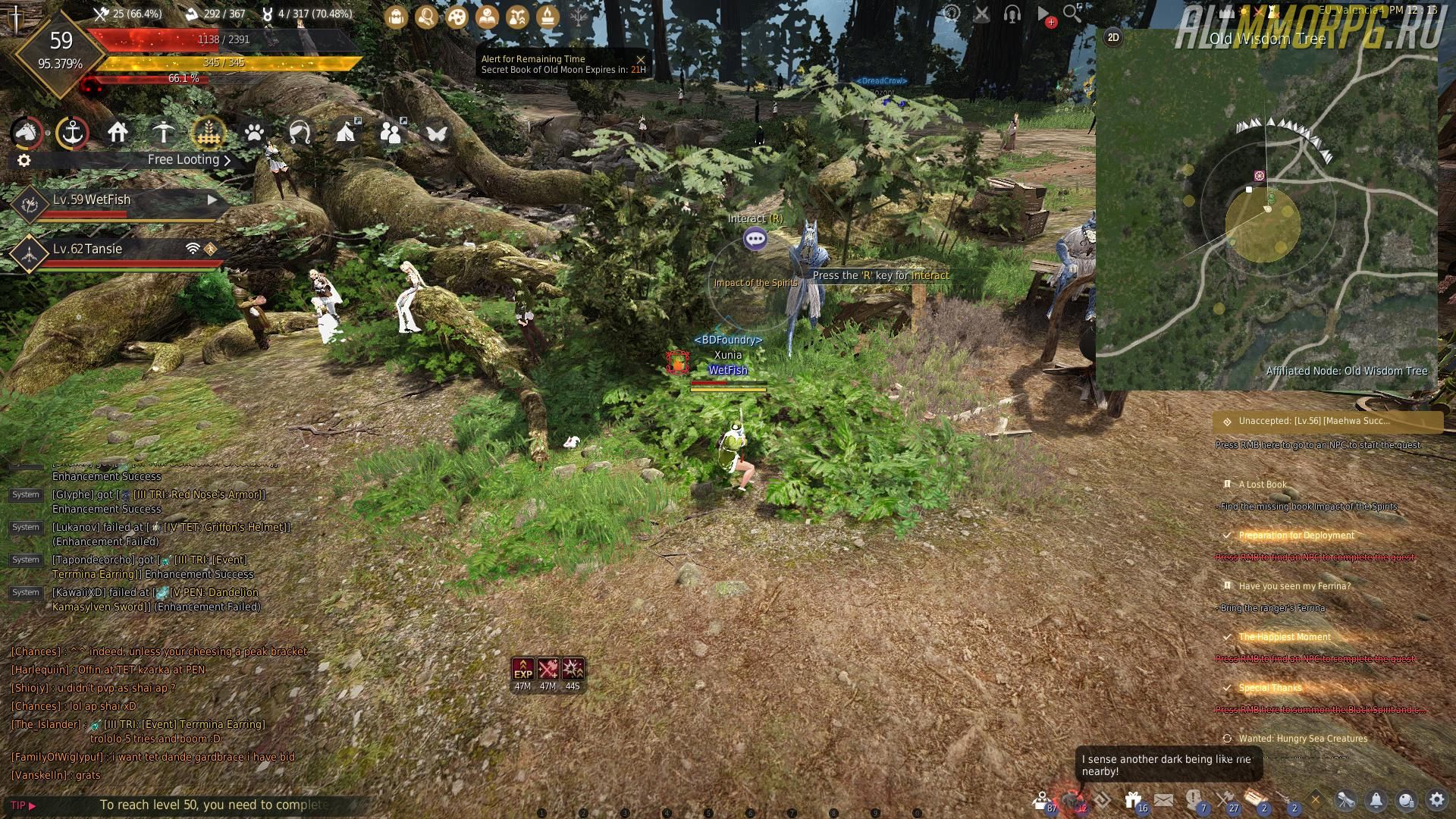This screenshot has width=1456, height=819.
Task: Click the anchor ship icon
Action: click(72, 133)
